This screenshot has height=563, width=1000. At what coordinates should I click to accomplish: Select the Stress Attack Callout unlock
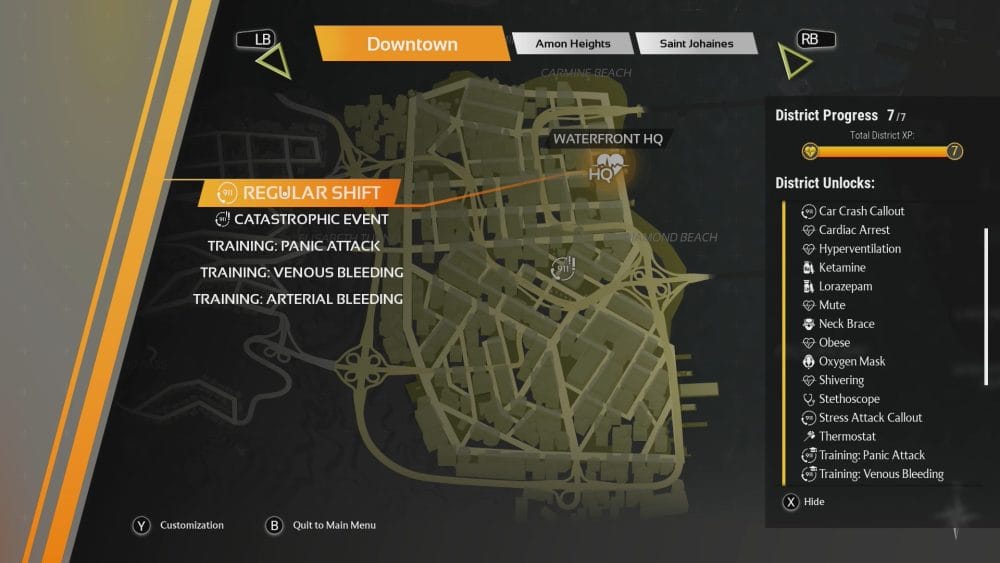point(870,418)
